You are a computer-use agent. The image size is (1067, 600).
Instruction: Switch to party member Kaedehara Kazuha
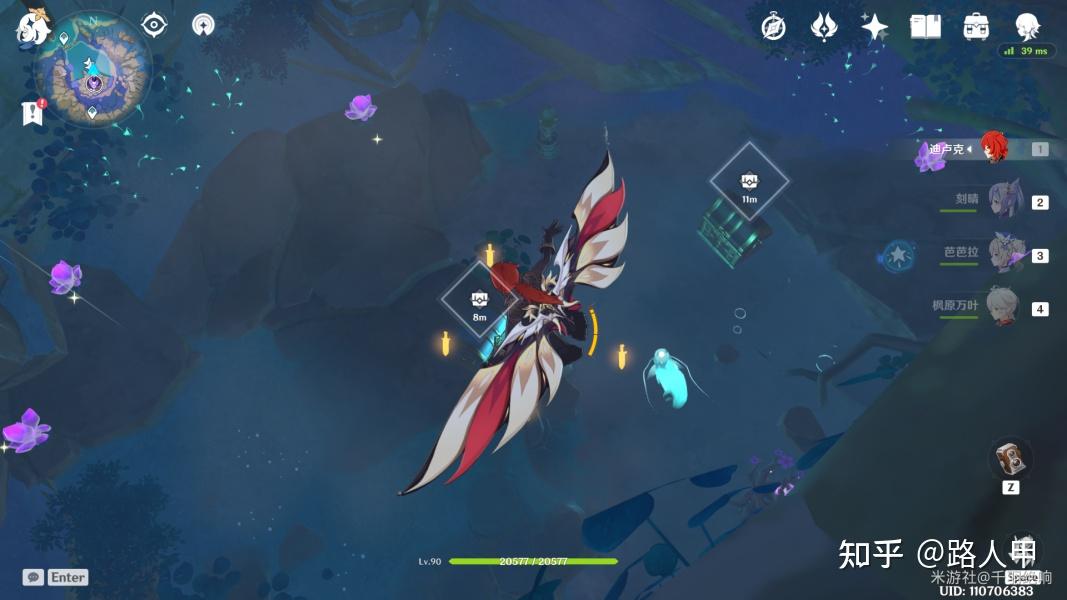point(1002,308)
